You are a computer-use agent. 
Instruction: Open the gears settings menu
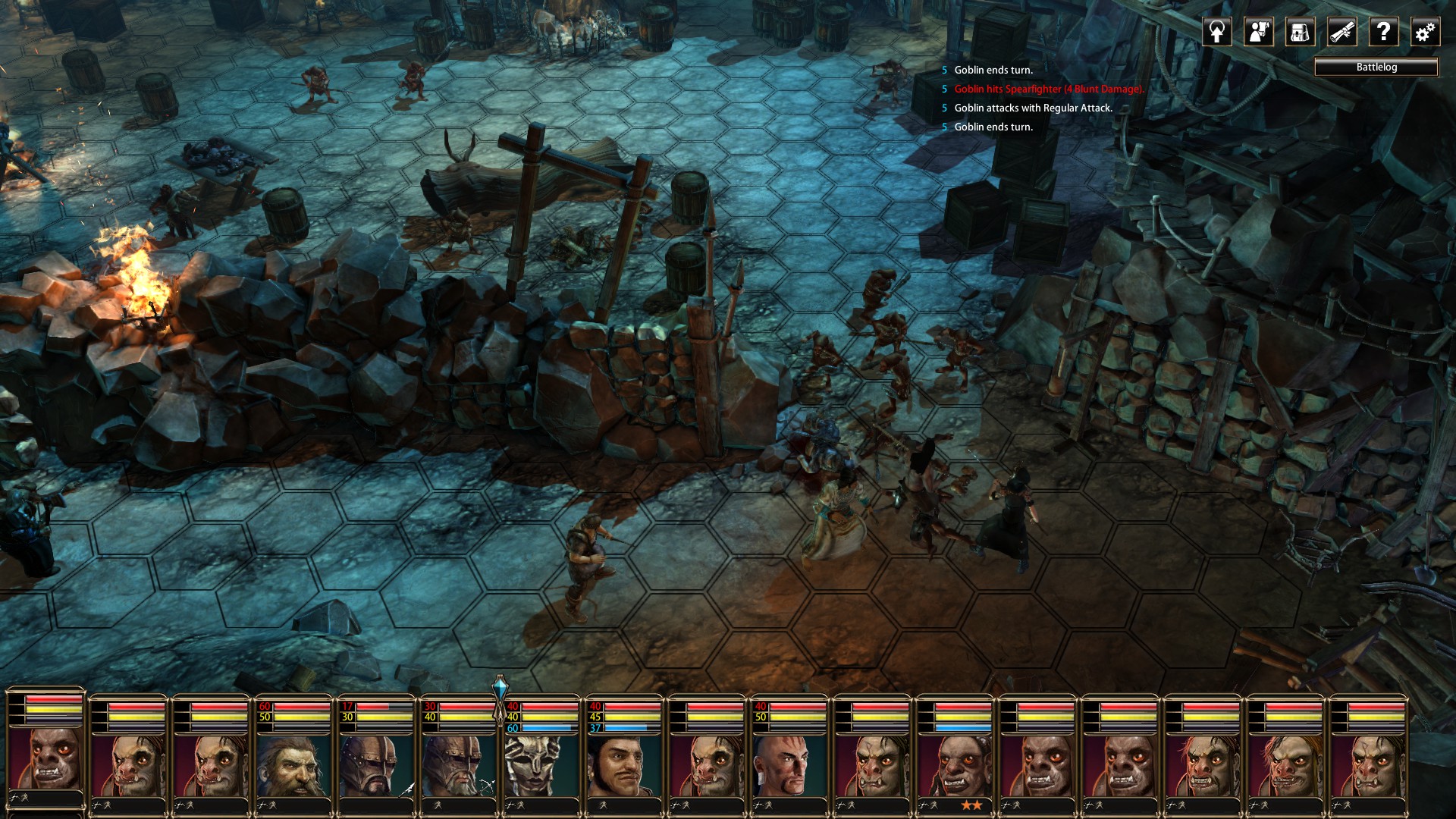tap(1425, 32)
